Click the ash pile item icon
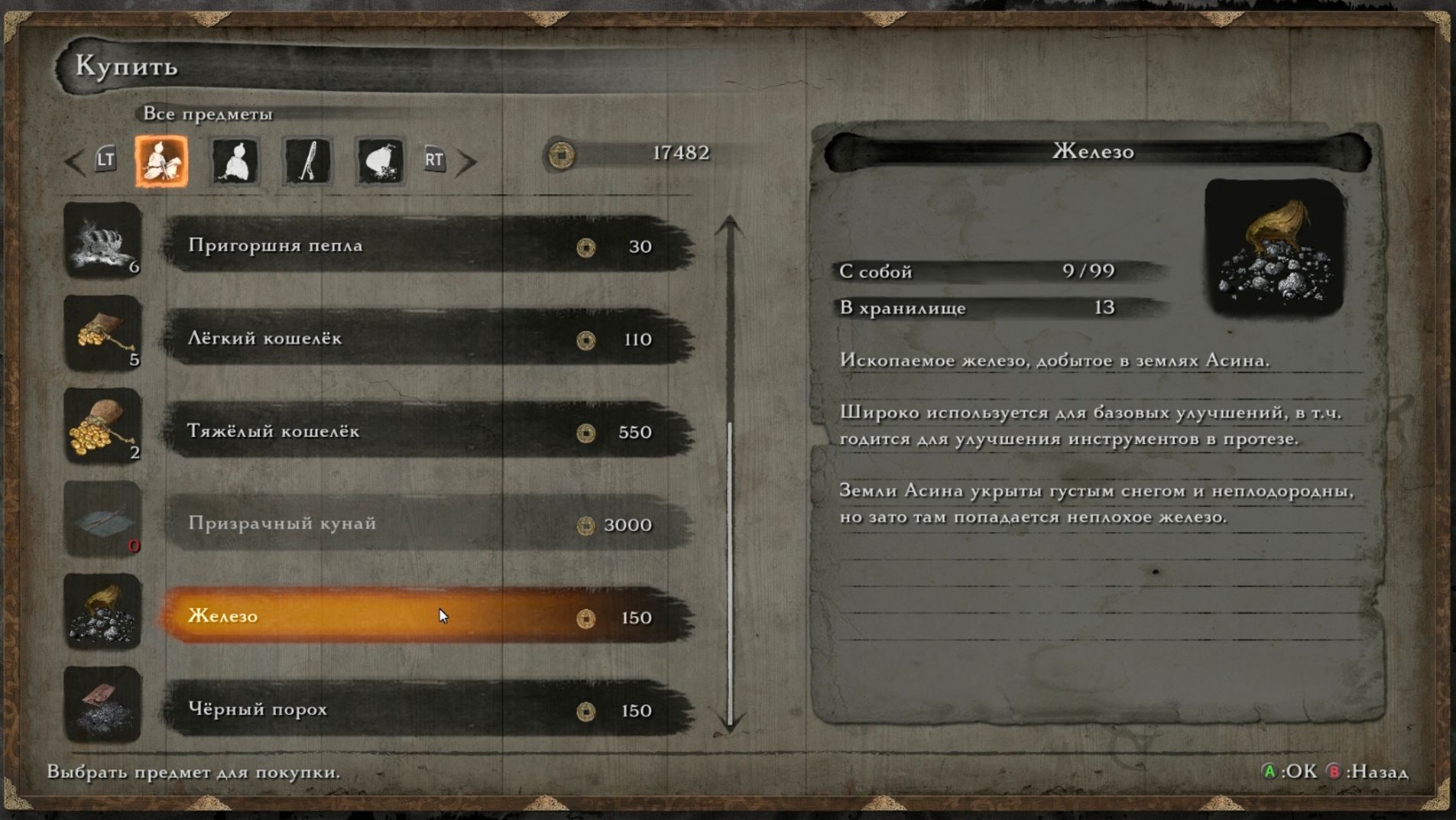 coord(102,241)
